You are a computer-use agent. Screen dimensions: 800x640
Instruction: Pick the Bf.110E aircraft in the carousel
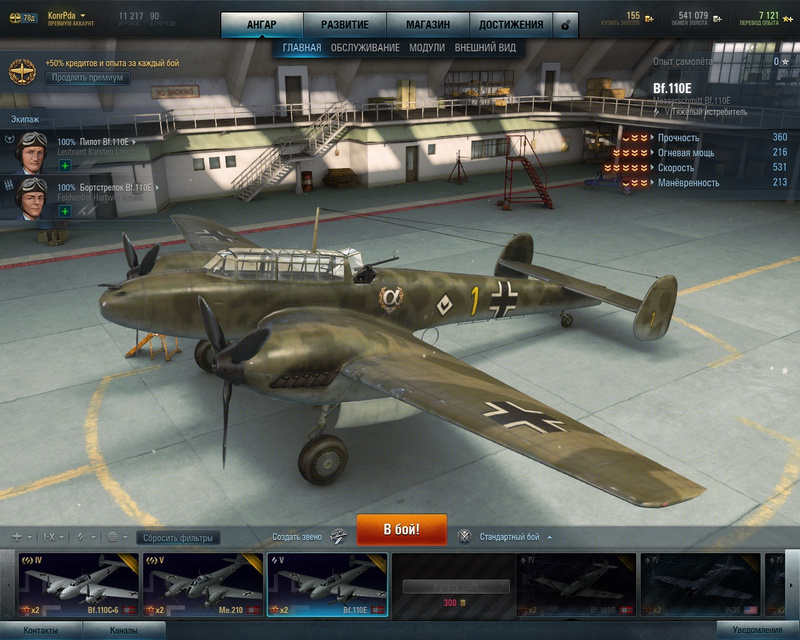pos(327,585)
